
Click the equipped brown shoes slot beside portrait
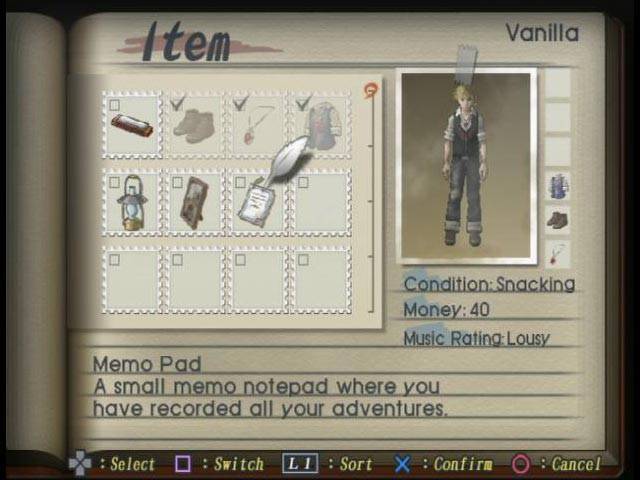coord(557,220)
